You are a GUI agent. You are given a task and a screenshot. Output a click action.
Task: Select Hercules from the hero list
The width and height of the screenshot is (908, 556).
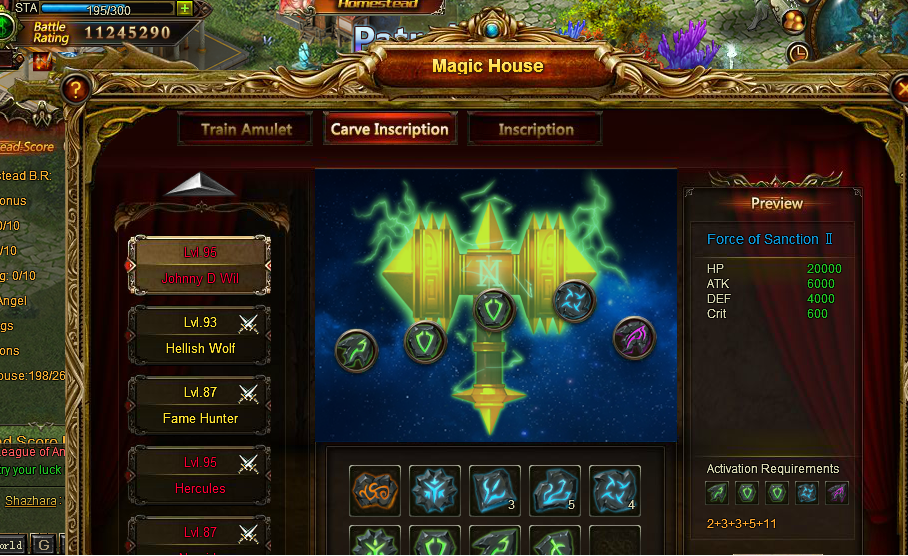tap(200, 476)
